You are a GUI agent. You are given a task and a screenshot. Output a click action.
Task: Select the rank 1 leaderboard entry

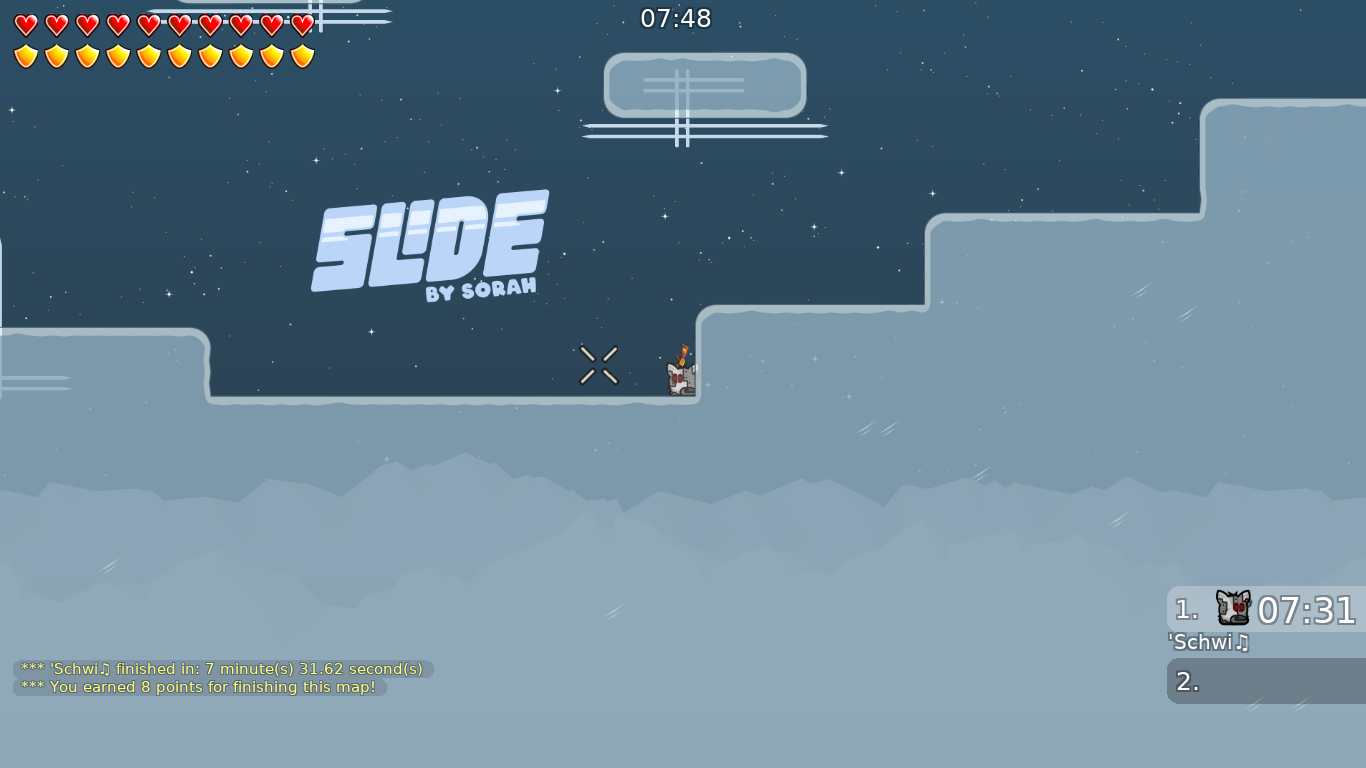1264,608
